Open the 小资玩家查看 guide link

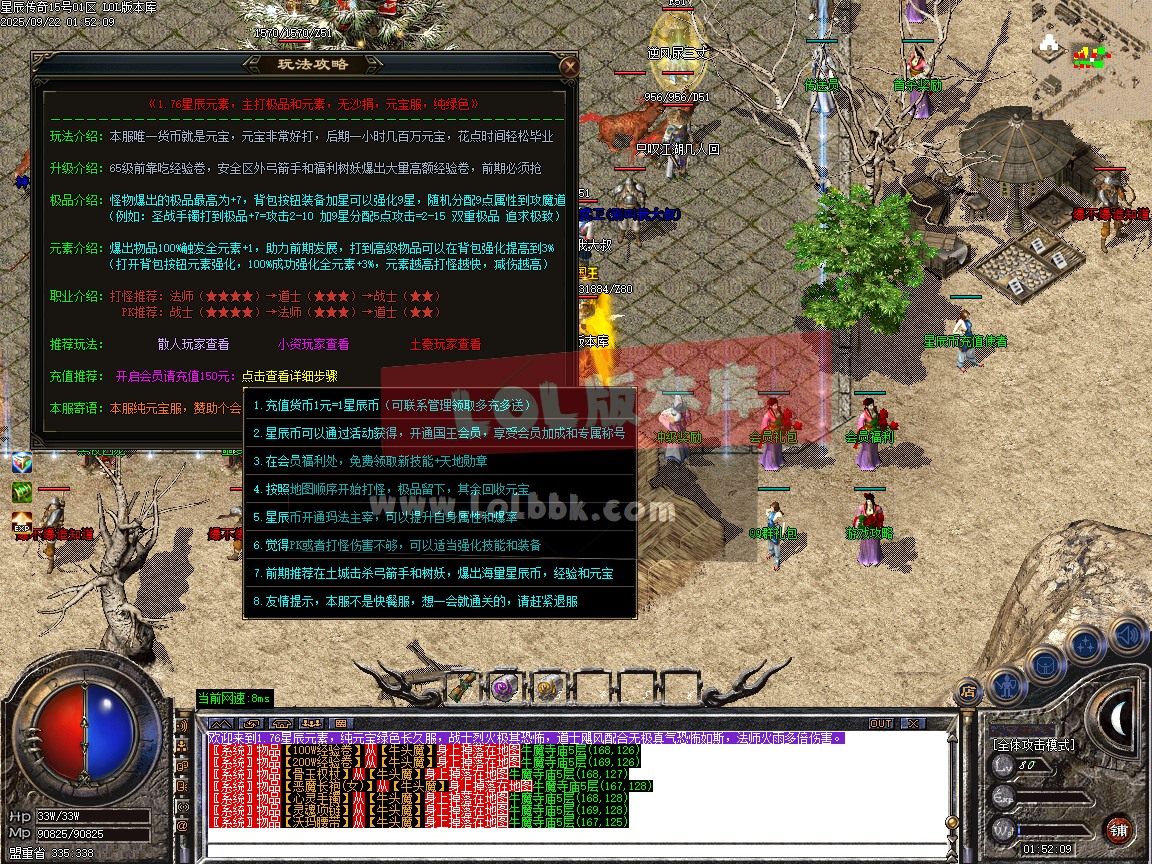click(x=313, y=344)
